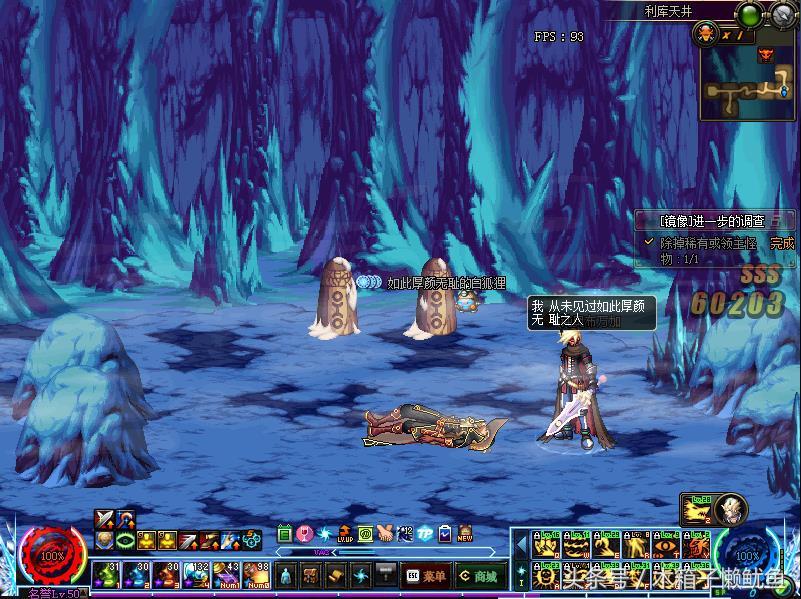801x599 pixels.
Task: Click the skill bar left arrow toggle
Action: [520, 545]
